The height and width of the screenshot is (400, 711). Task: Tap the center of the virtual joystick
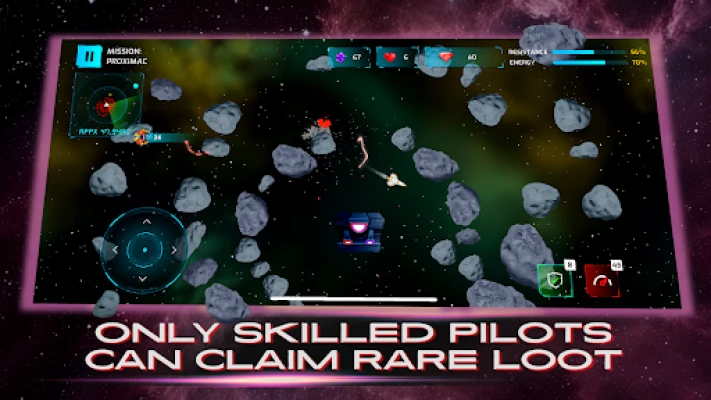click(144, 248)
